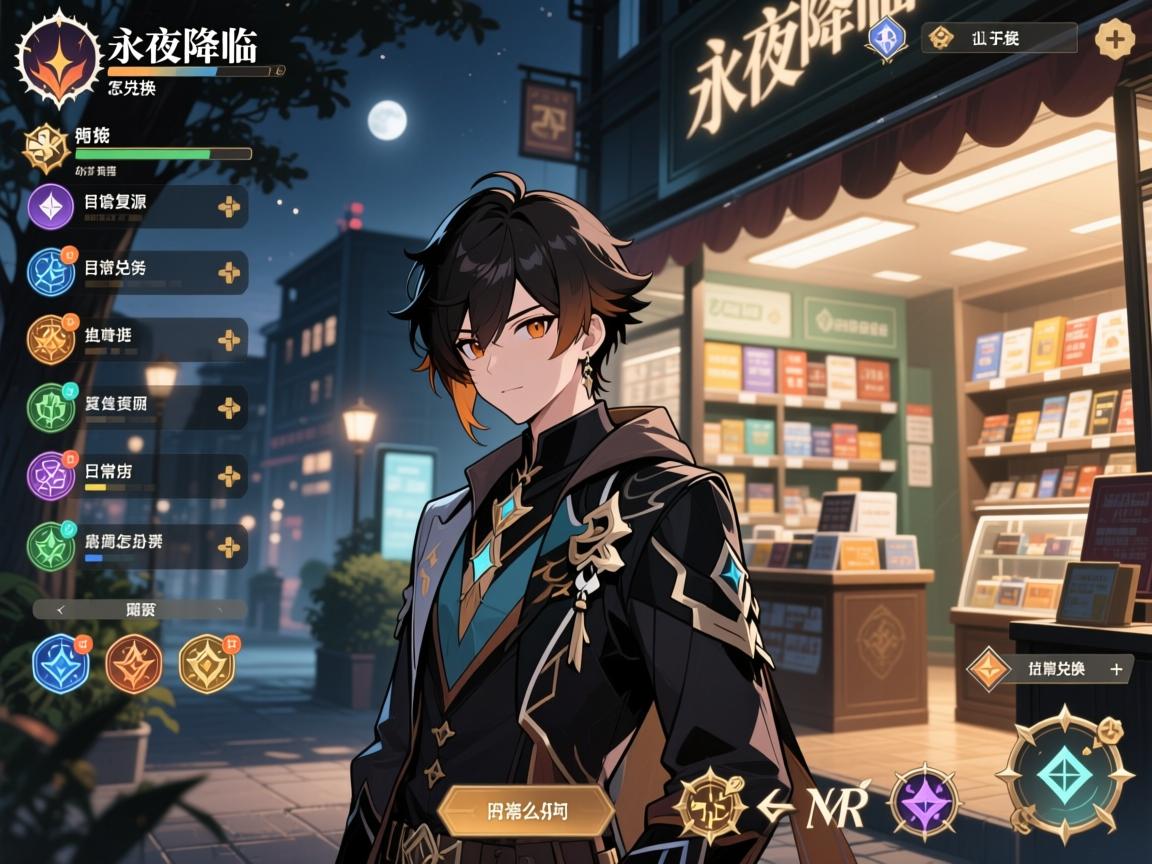Expand the plus on the purple diamond row
This screenshot has width=1152, height=864.
(229, 206)
